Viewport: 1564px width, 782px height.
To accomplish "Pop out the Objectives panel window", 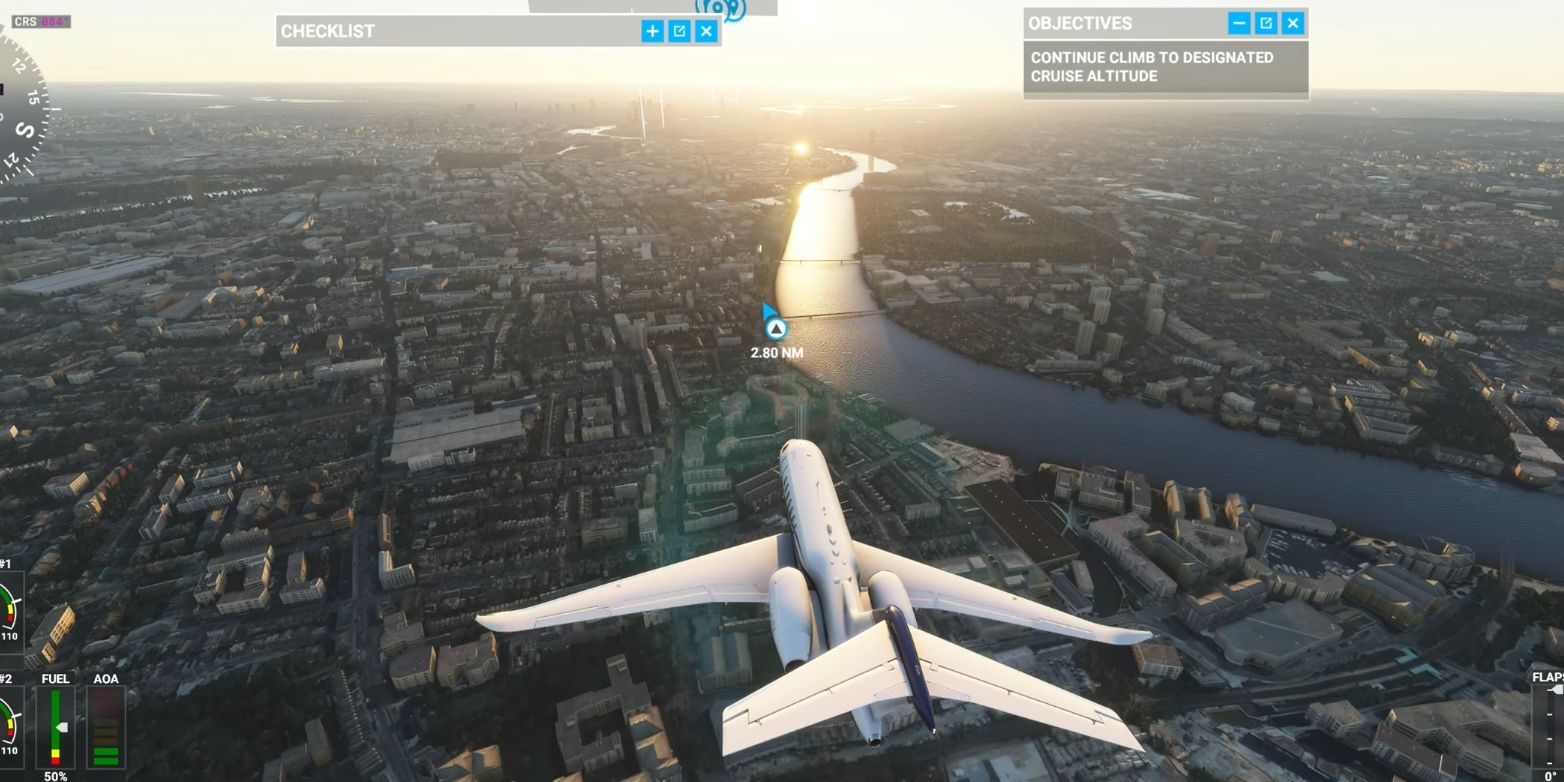I will click(x=1266, y=23).
